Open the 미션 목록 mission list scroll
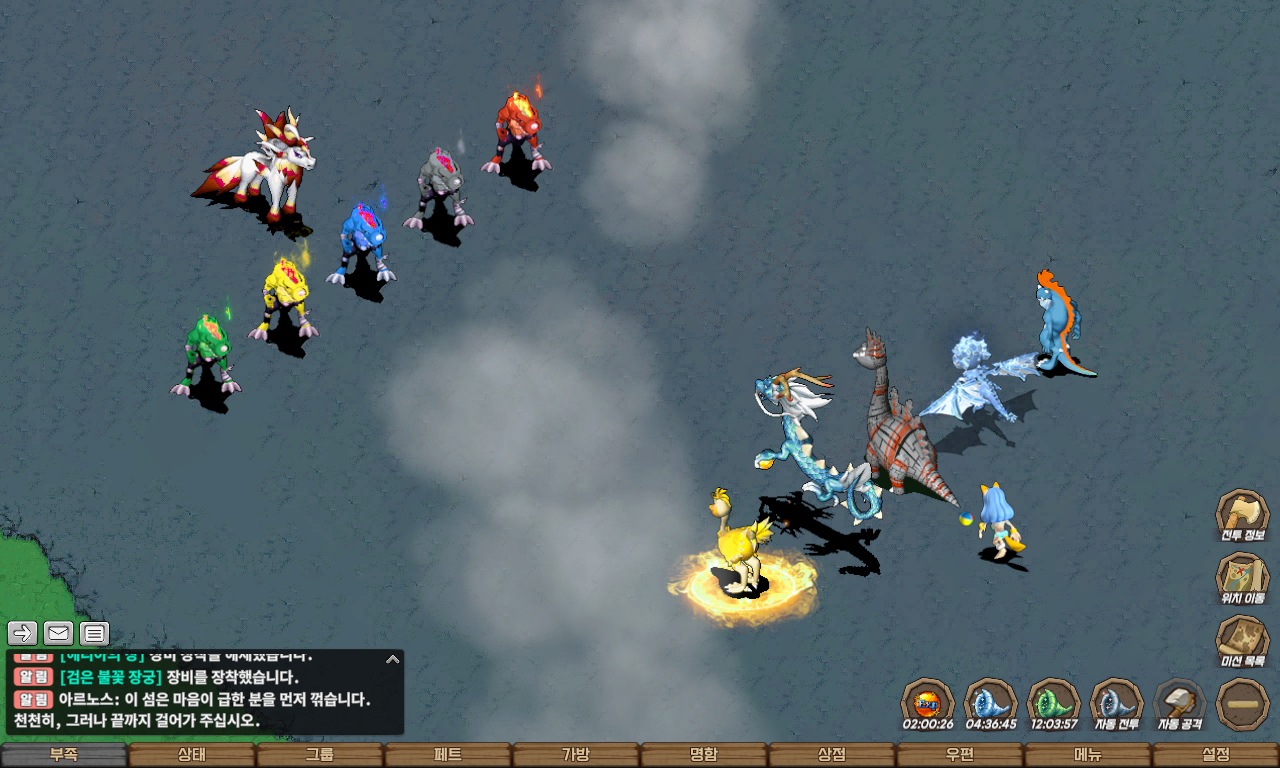The width and height of the screenshot is (1280, 768). point(1242,641)
